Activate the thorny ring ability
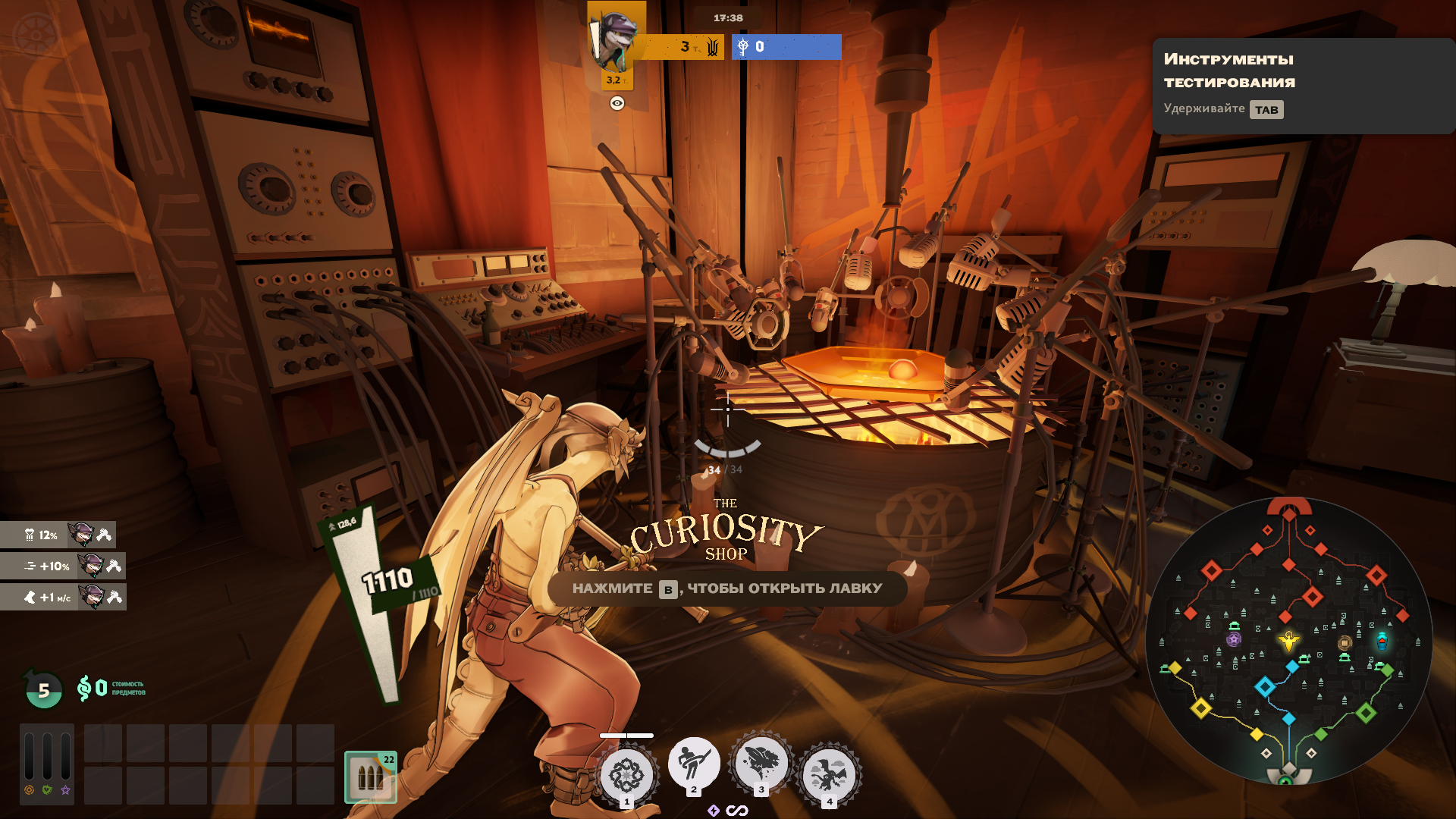 point(627,775)
